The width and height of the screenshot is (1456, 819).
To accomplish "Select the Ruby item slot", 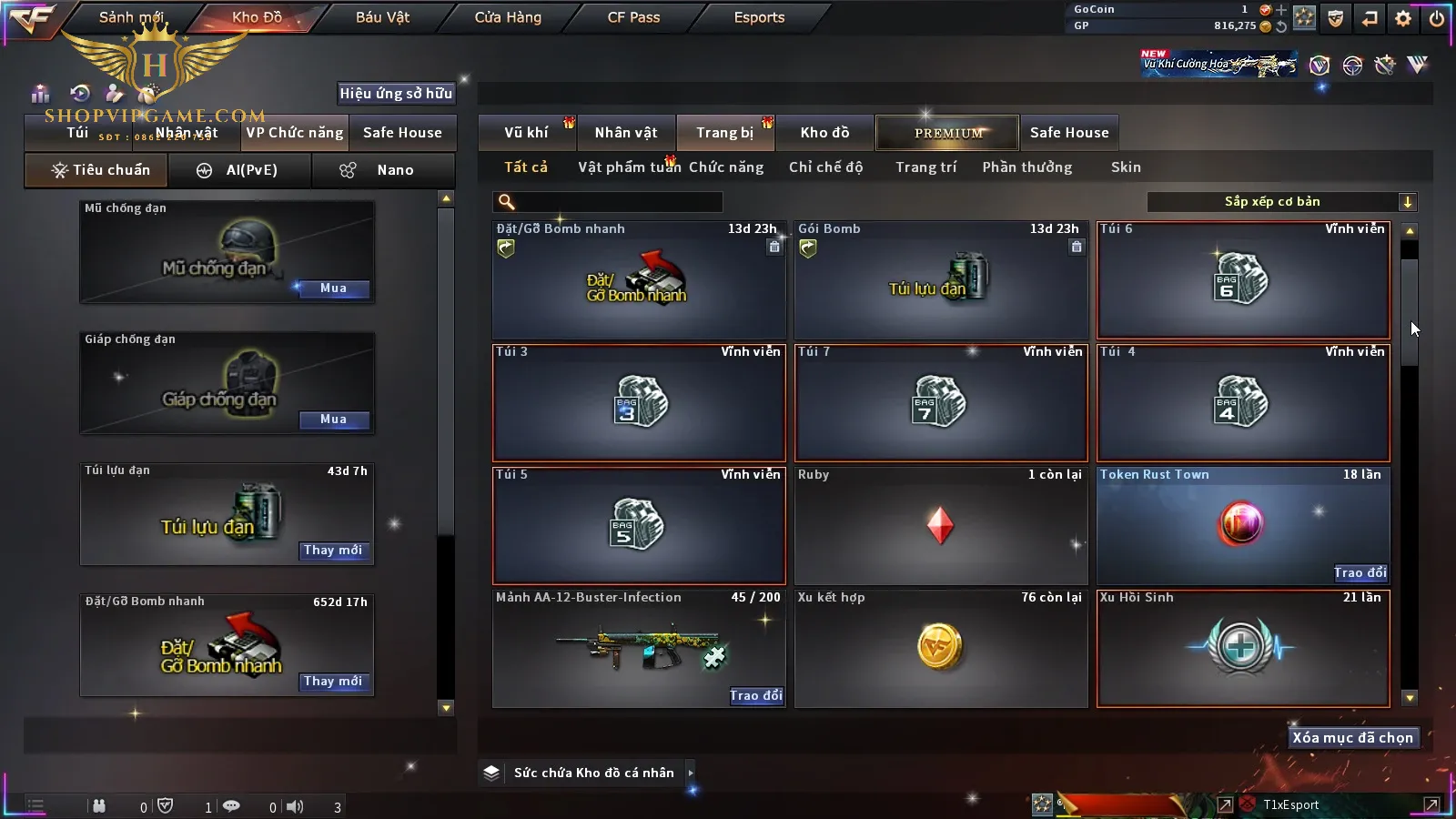I will click(x=941, y=526).
